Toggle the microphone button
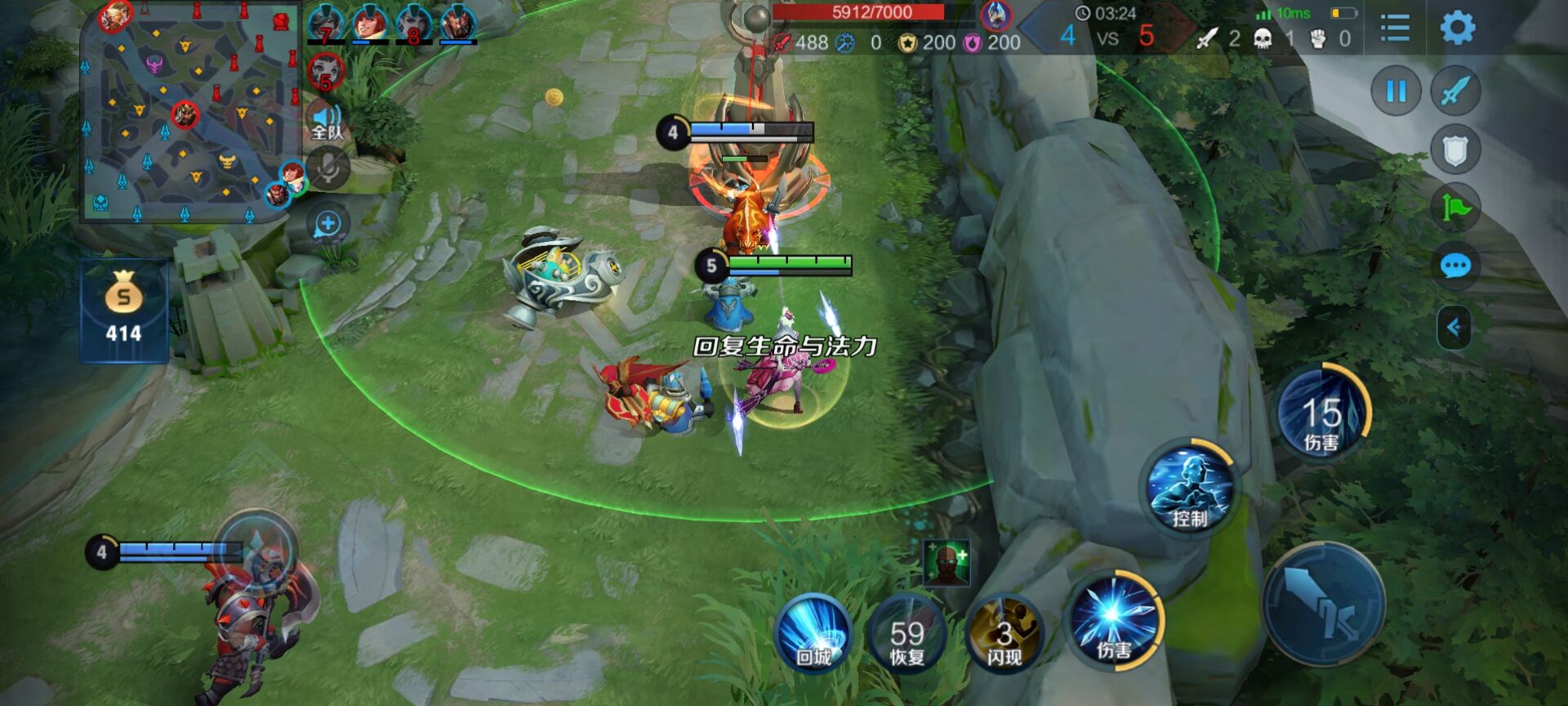 coord(328,169)
